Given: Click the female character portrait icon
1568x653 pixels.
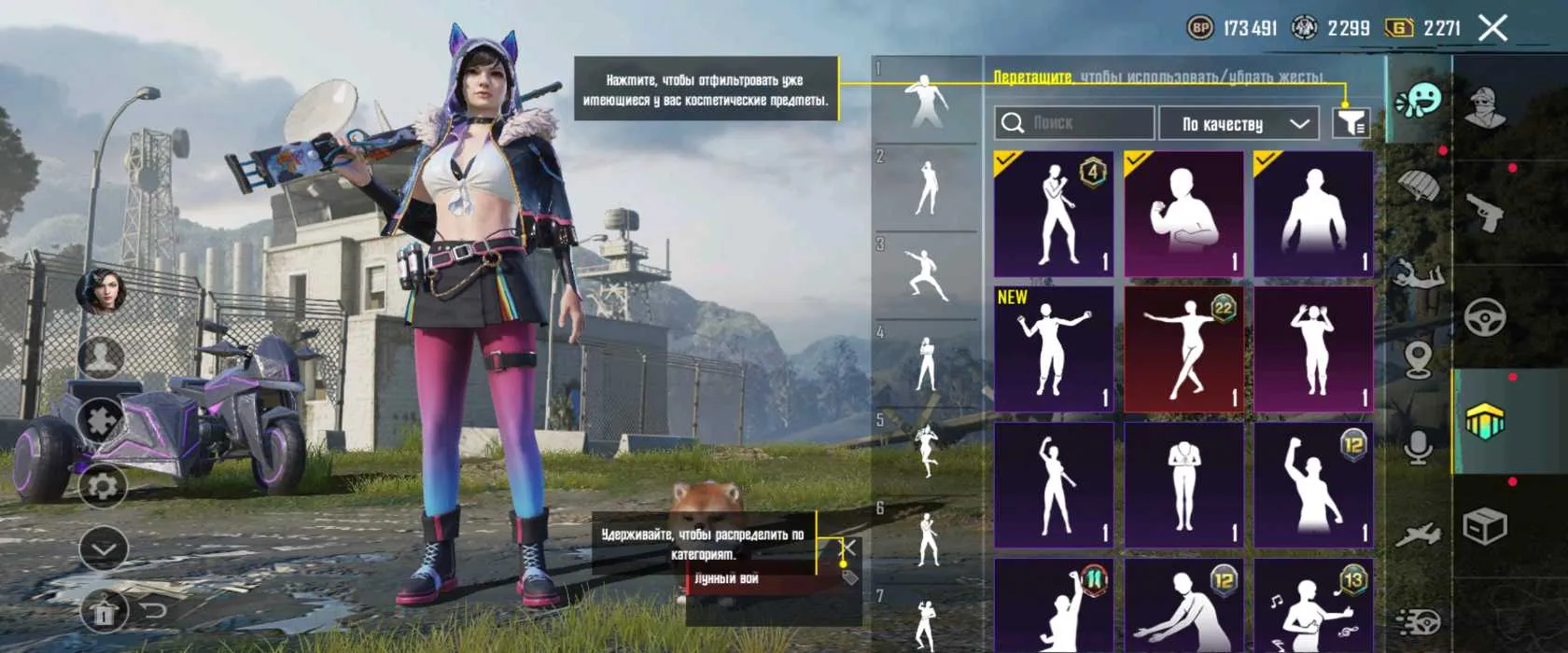Looking at the screenshot, I should tap(102, 291).
